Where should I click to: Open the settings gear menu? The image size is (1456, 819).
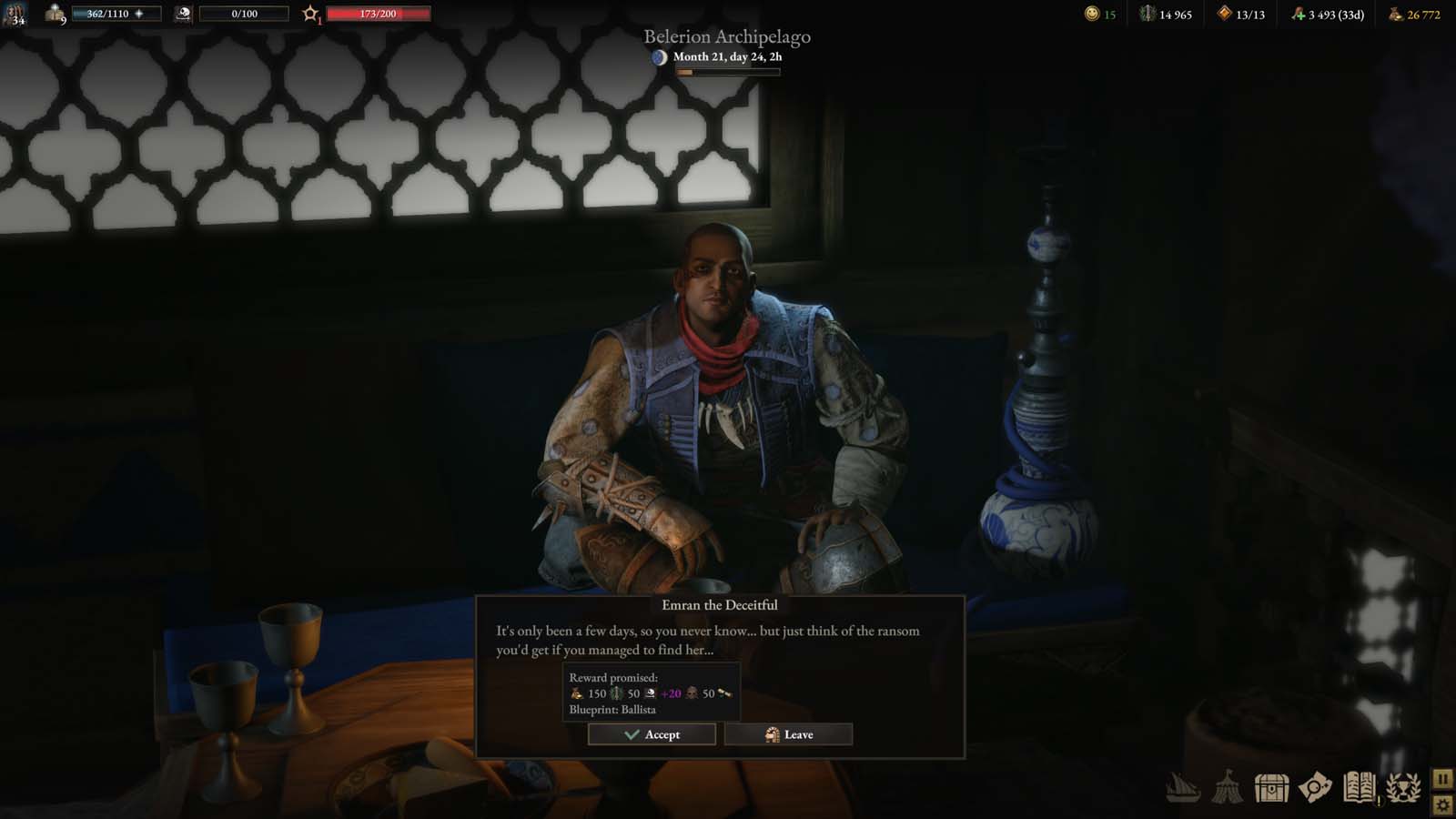coord(1441,804)
